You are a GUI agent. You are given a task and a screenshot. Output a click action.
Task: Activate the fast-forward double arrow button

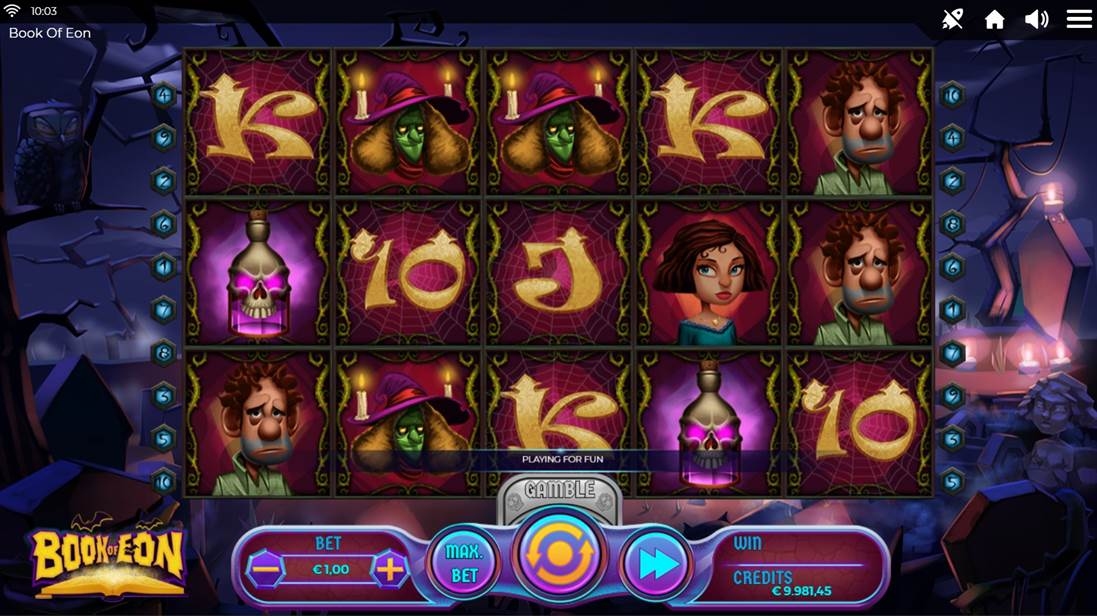point(658,565)
